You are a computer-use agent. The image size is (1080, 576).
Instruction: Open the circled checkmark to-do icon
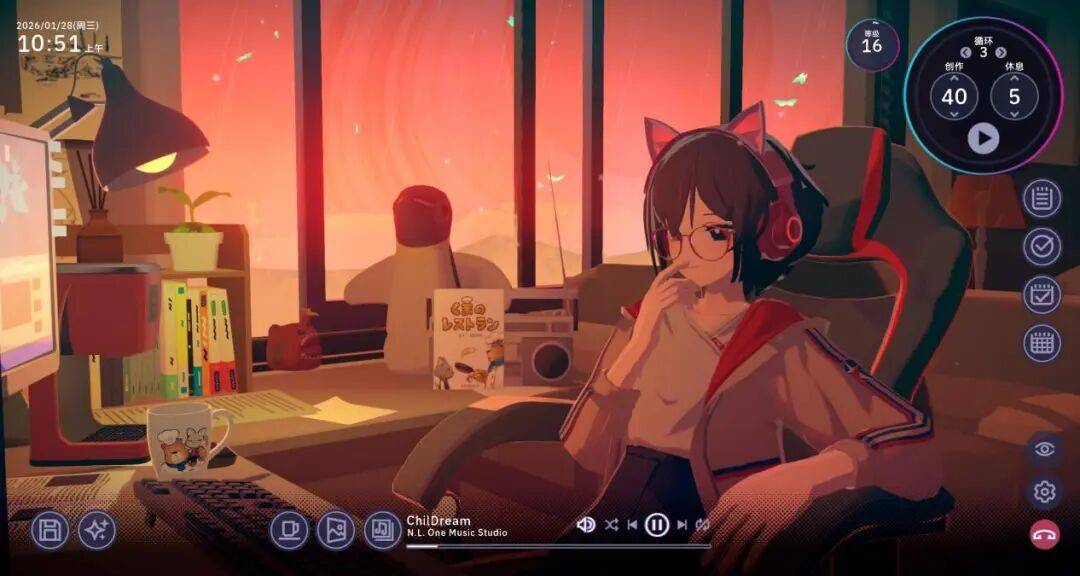point(1042,247)
